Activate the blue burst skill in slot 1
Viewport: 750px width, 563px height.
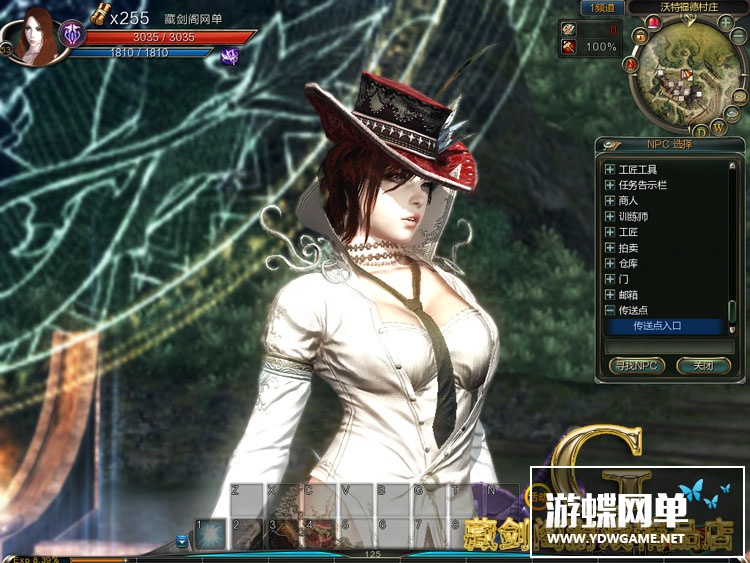[210, 534]
